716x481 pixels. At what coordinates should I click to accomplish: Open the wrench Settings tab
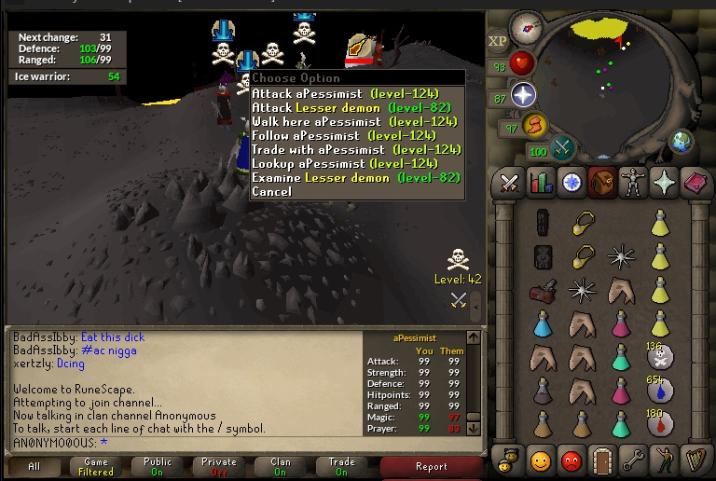click(x=633, y=462)
